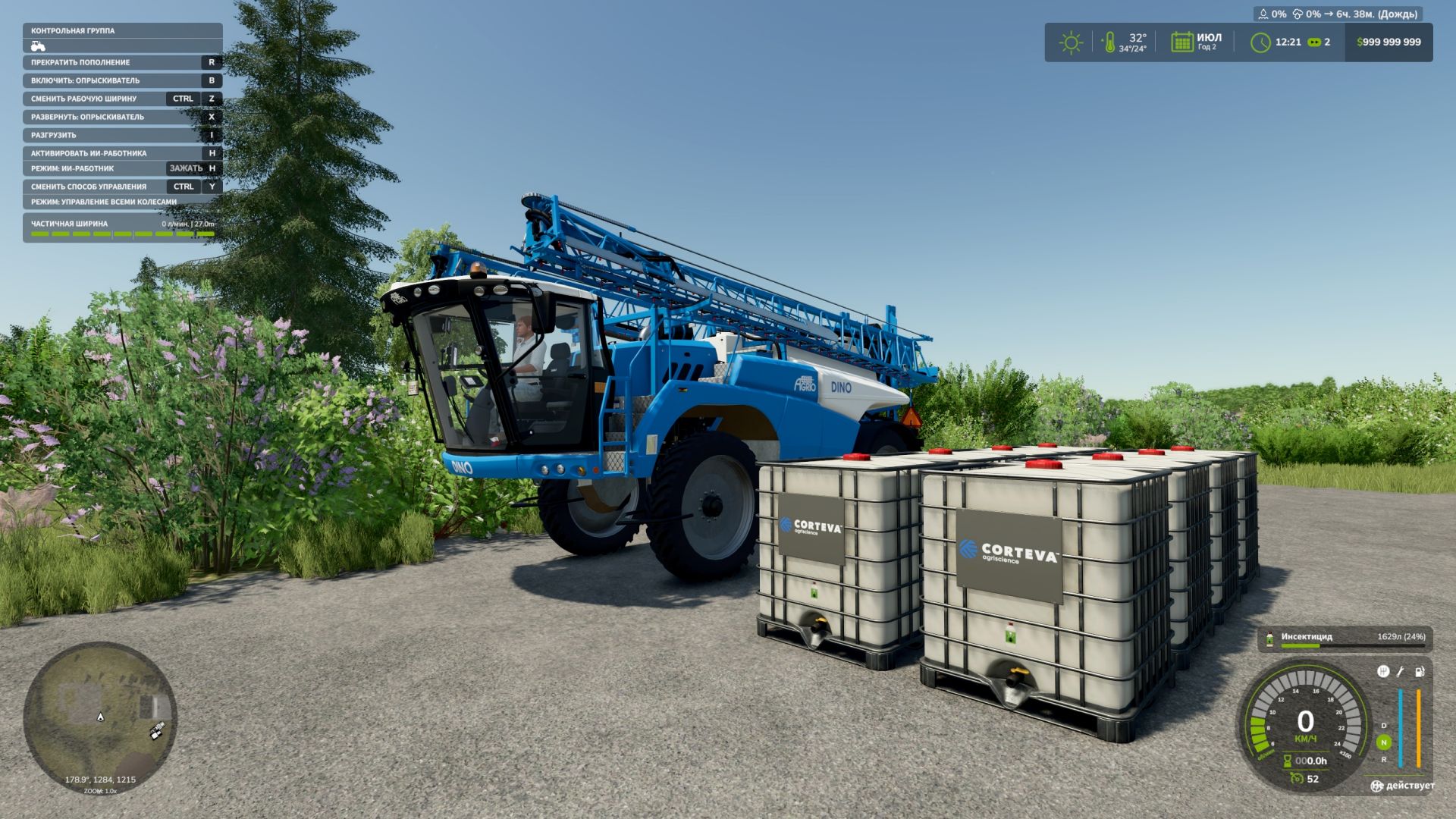Screen dimensions: 1456x819
Task: Click the circular minimap
Action: 100,718
